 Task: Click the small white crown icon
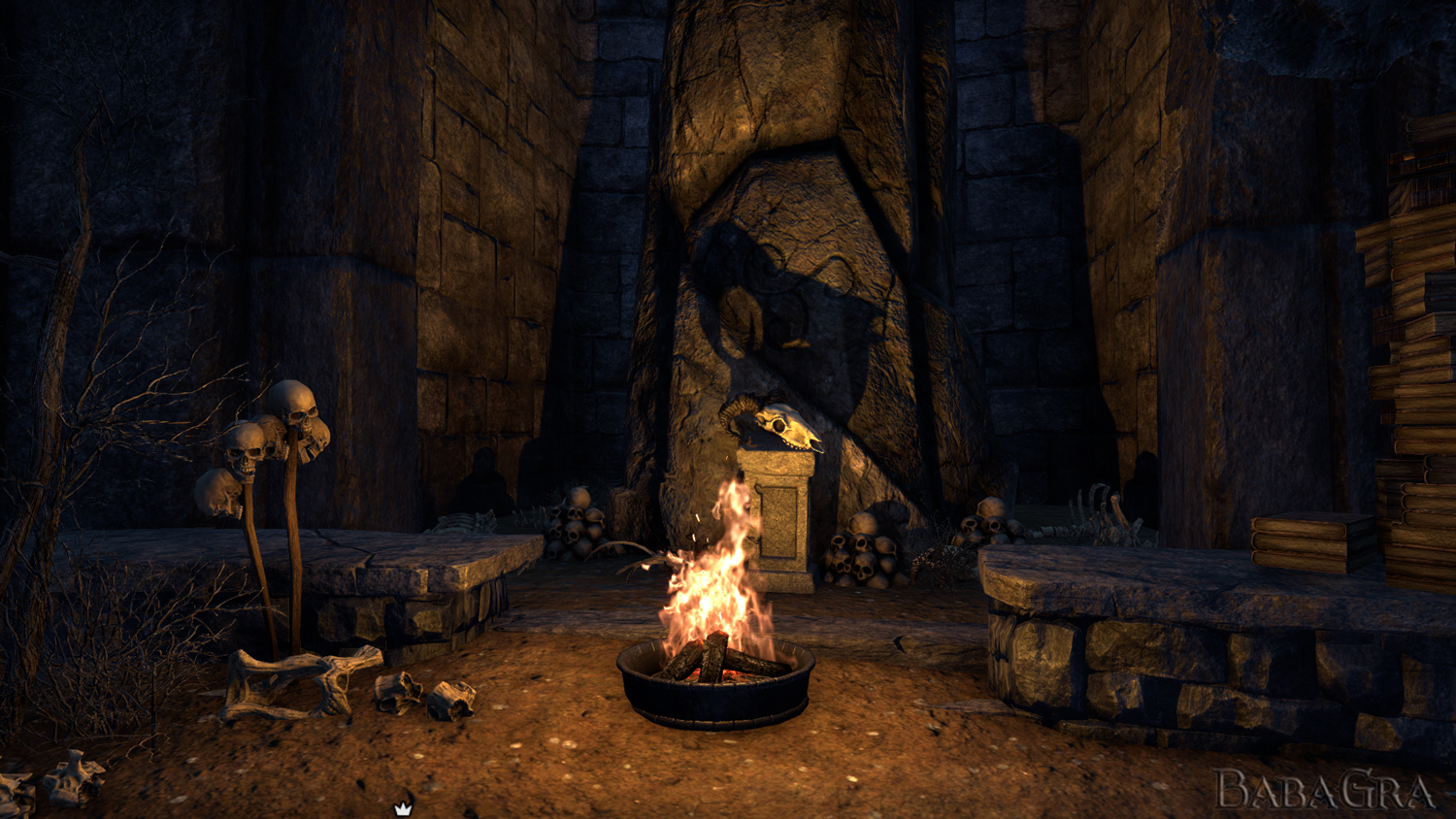point(403,808)
